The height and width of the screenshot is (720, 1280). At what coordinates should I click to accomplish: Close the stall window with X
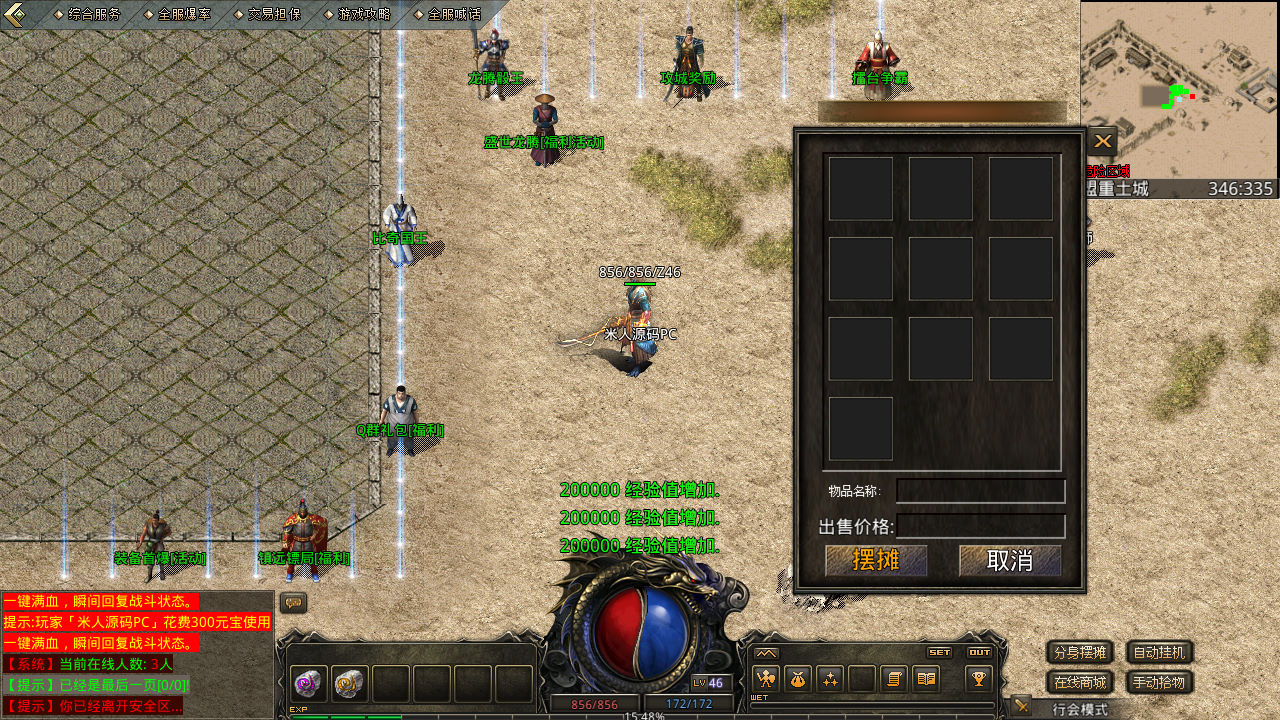point(1102,142)
